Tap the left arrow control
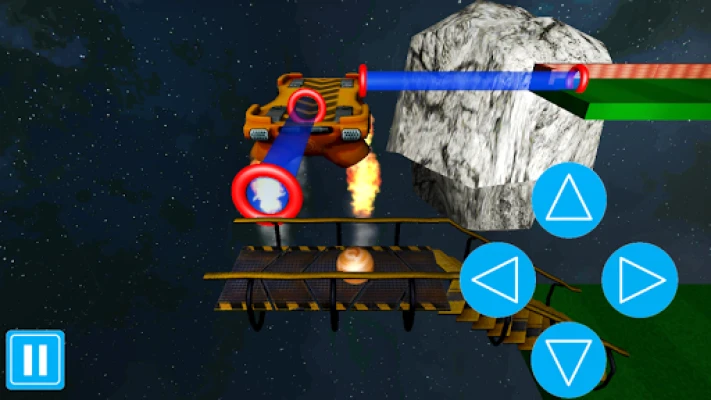The height and width of the screenshot is (400, 711). click(x=498, y=281)
